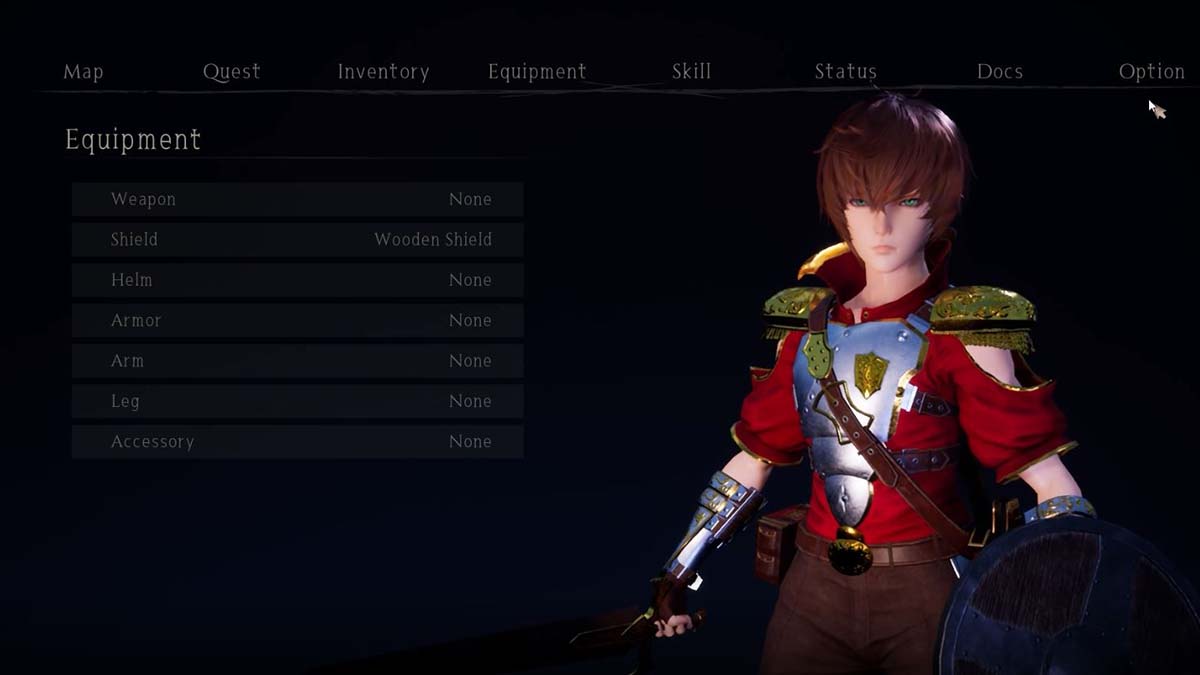Show the Skill tab
This screenshot has height=675, width=1200.
click(691, 72)
